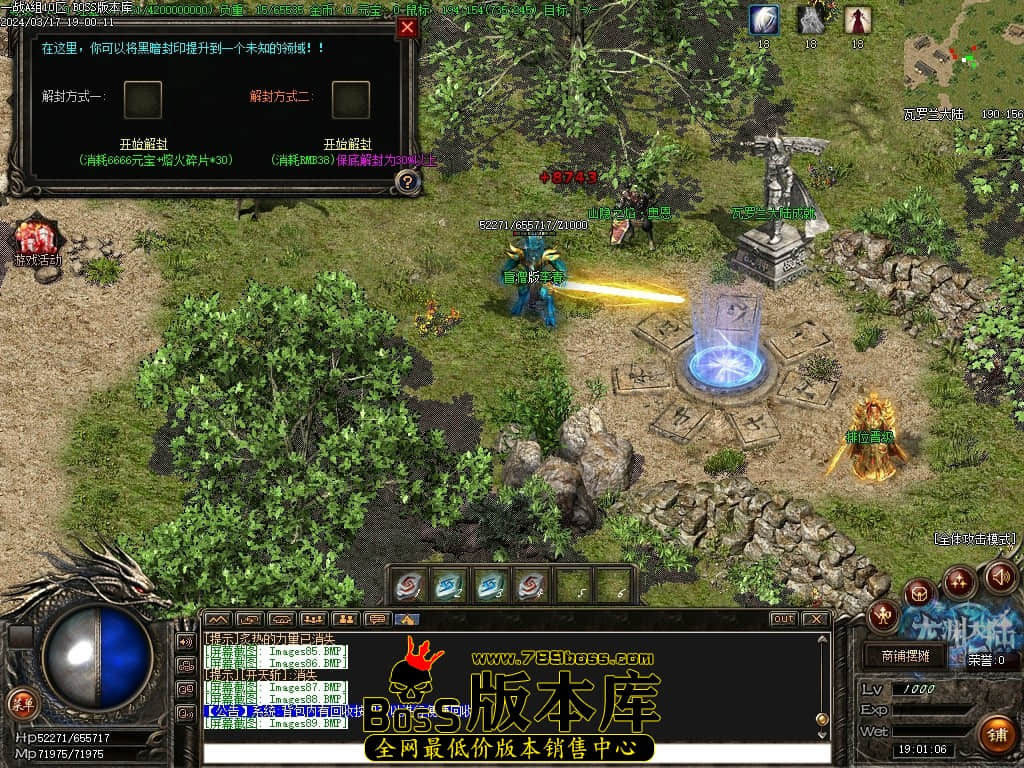The image size is (1024, 768).
Task: Open the round 菜单 menu button
Action: [x=22, y=703]
